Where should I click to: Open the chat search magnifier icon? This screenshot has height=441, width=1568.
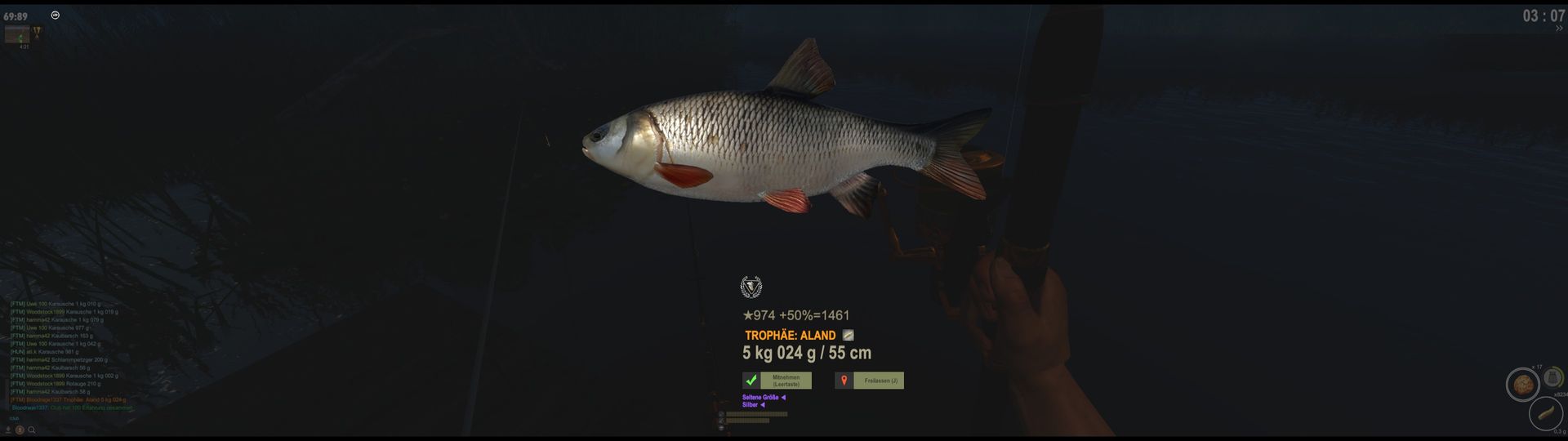(32, 430)
